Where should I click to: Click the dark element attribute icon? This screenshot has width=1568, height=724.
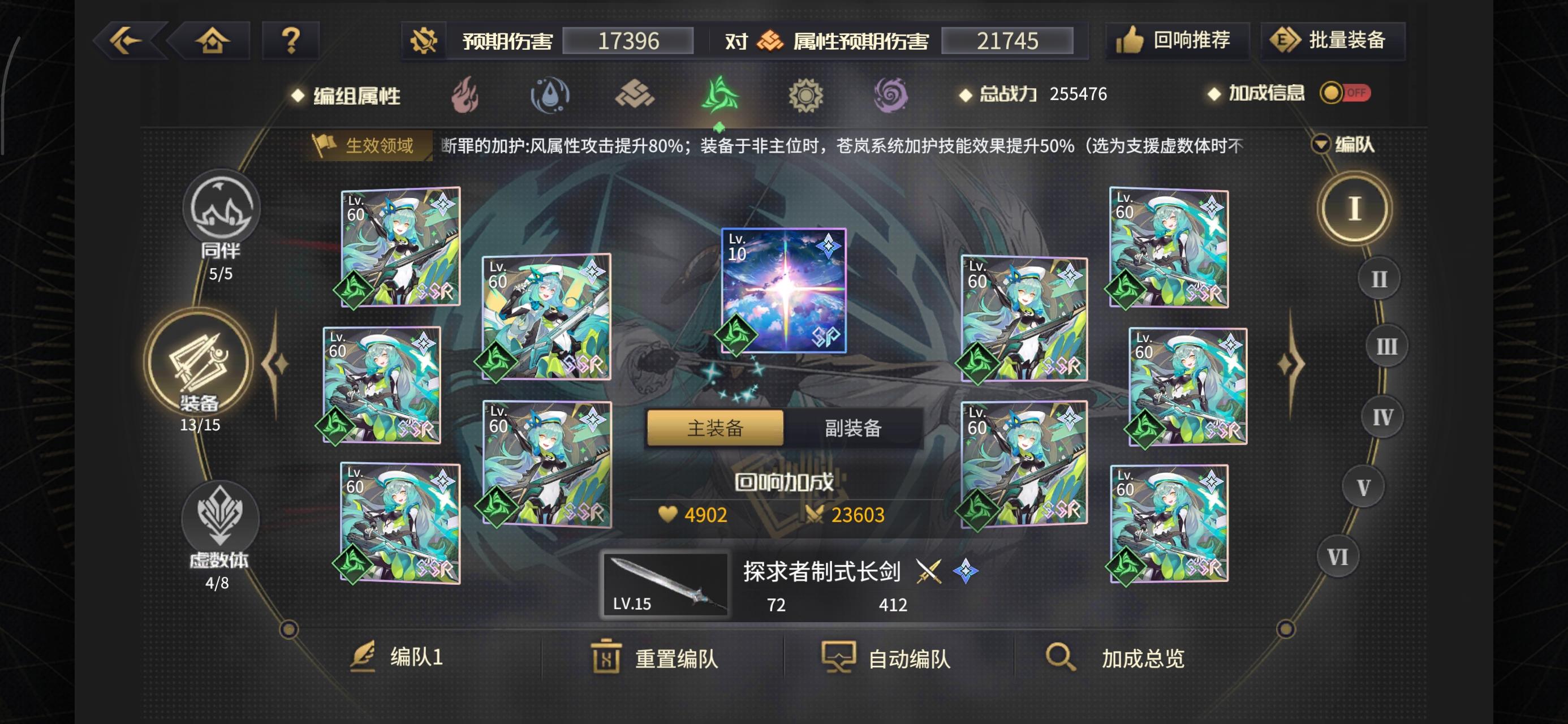click(891, 96)
